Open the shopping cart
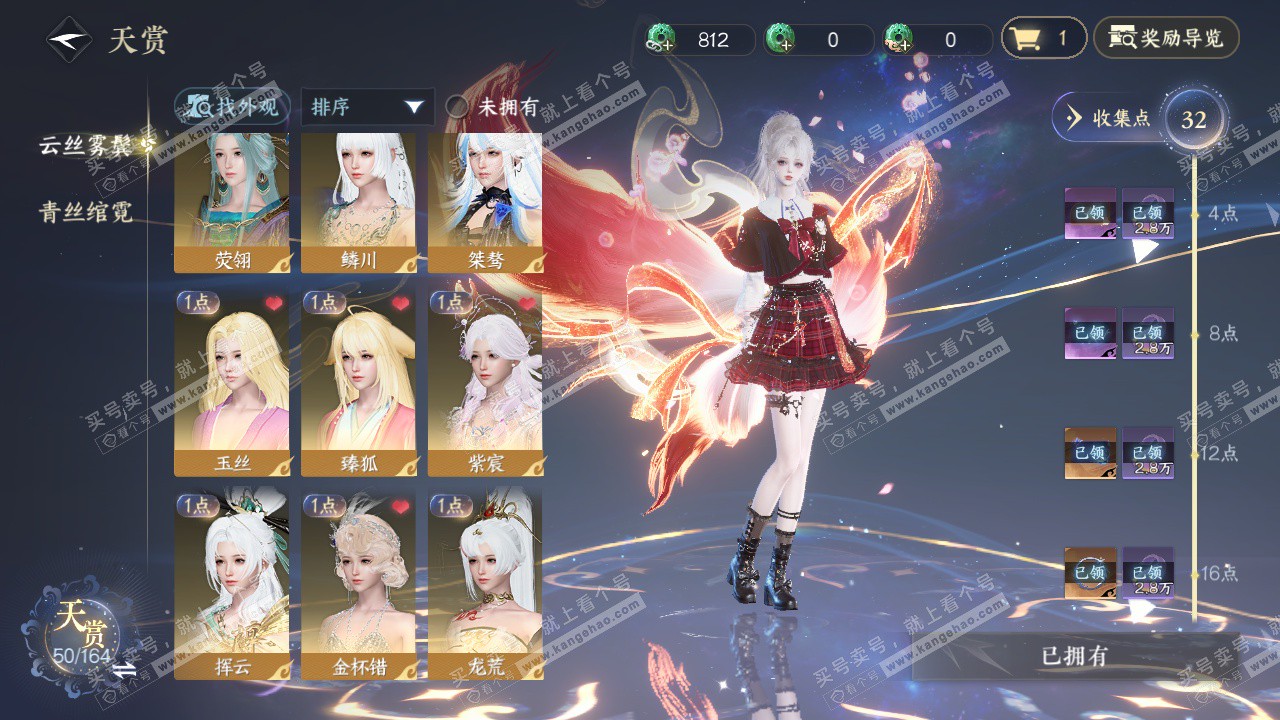The width and height of the screenshot is (1280, 720). click(1043, 40)
